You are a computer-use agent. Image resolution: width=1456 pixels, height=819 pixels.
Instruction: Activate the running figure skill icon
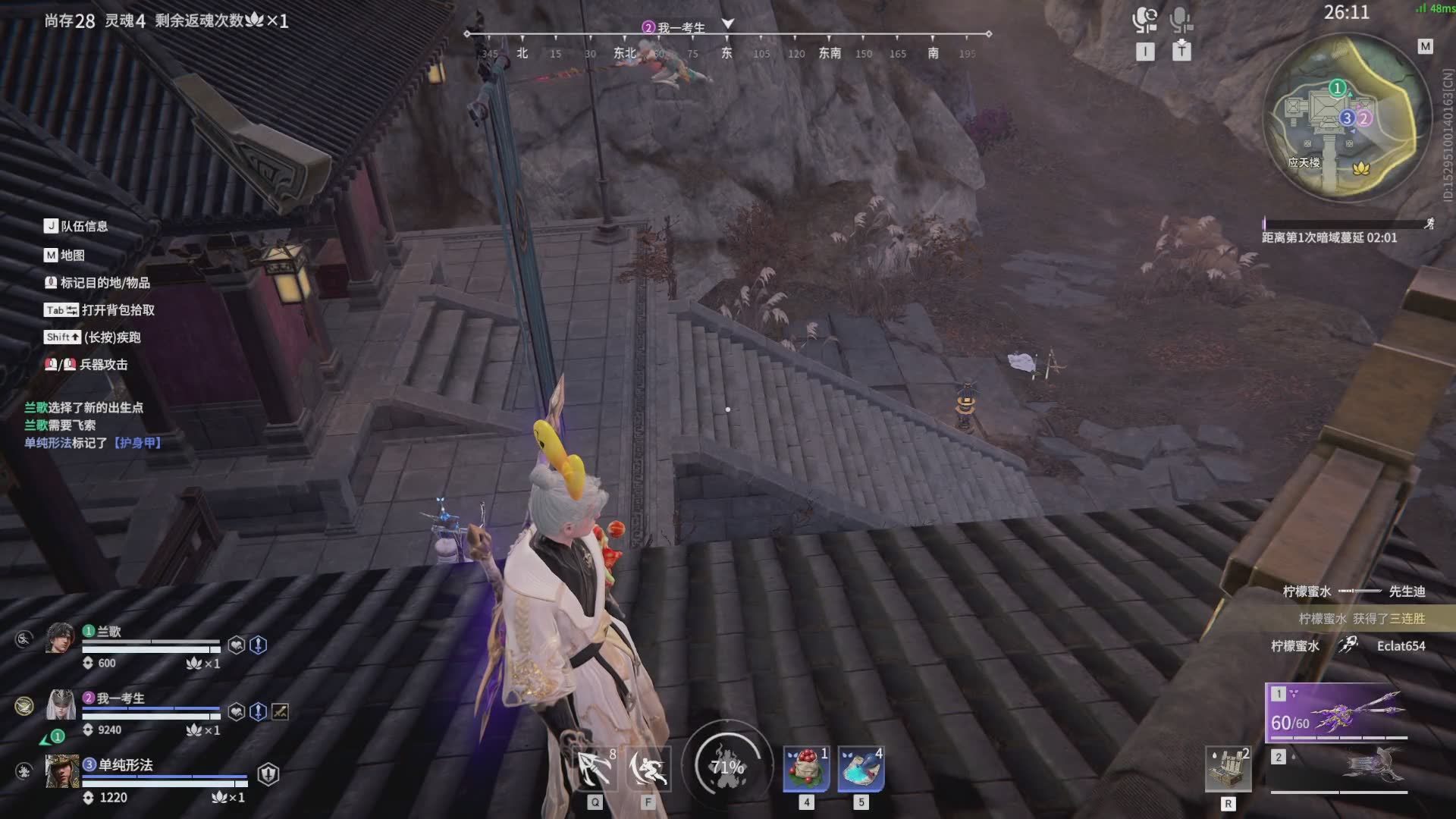tap(648, 768)
